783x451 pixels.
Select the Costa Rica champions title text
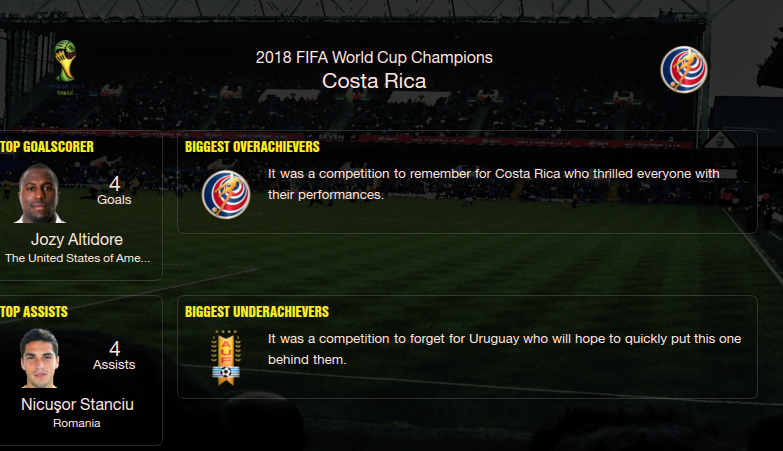[x=374, y=81]
